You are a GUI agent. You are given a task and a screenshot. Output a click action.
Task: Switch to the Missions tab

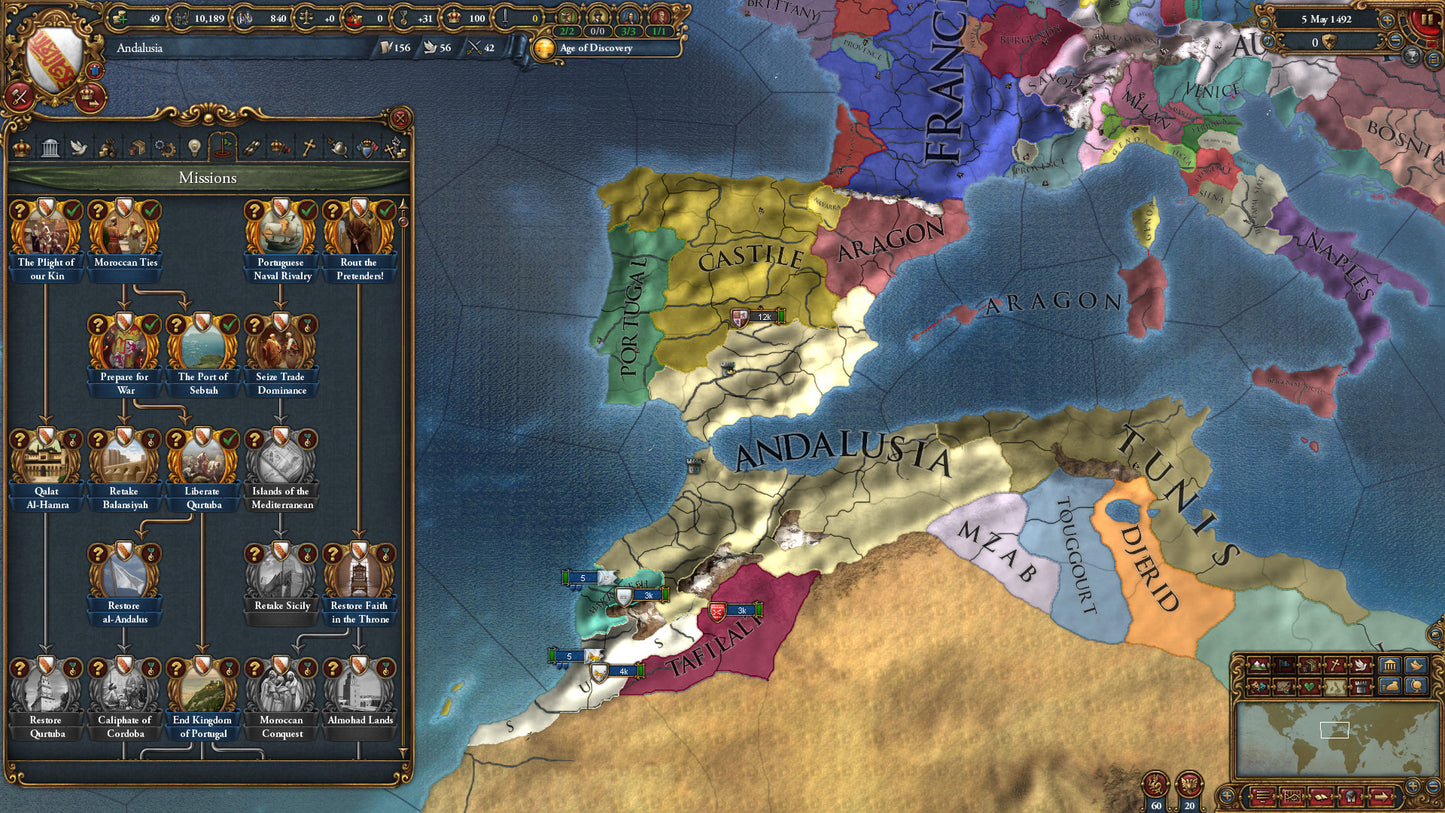(x=223, y=147)
